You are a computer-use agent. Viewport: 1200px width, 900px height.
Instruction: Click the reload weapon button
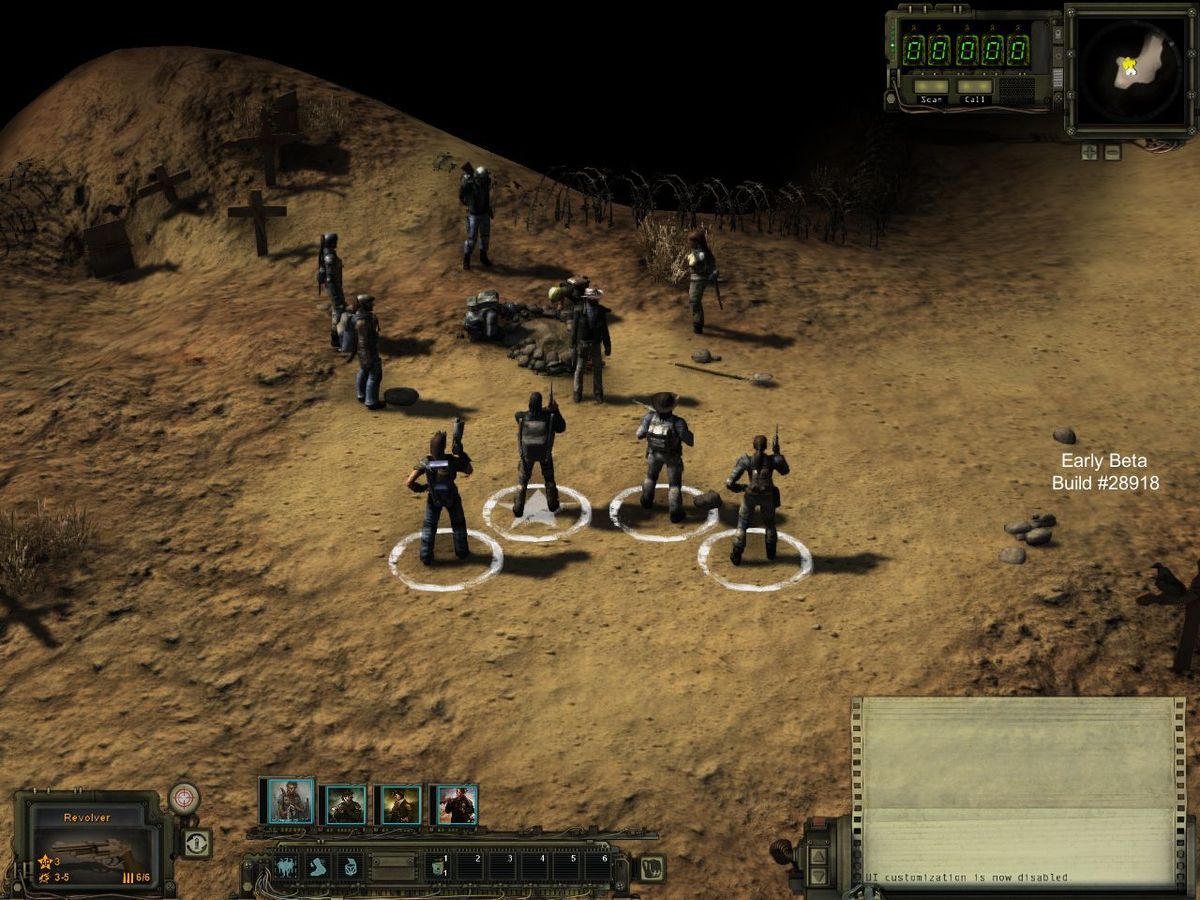coord(196,843)
